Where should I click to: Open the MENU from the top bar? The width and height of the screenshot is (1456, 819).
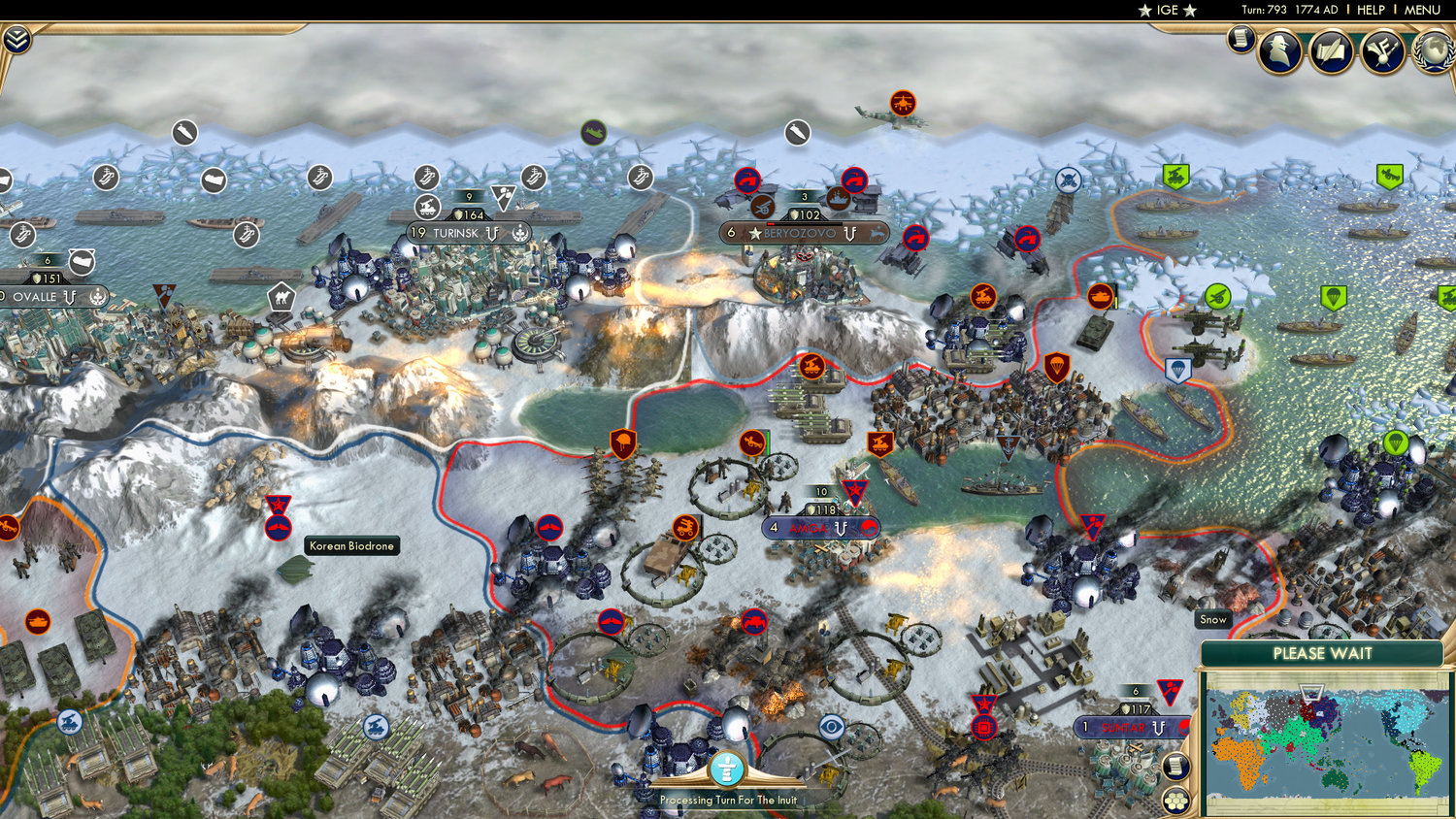1421,10
